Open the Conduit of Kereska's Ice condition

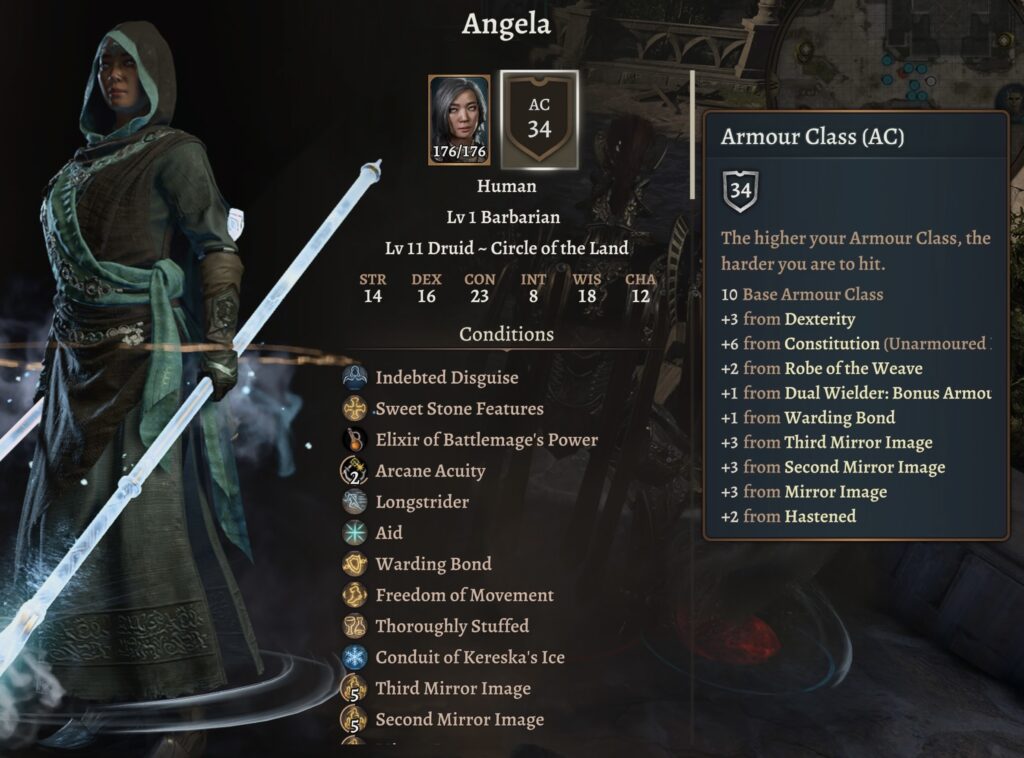(470, 657)
